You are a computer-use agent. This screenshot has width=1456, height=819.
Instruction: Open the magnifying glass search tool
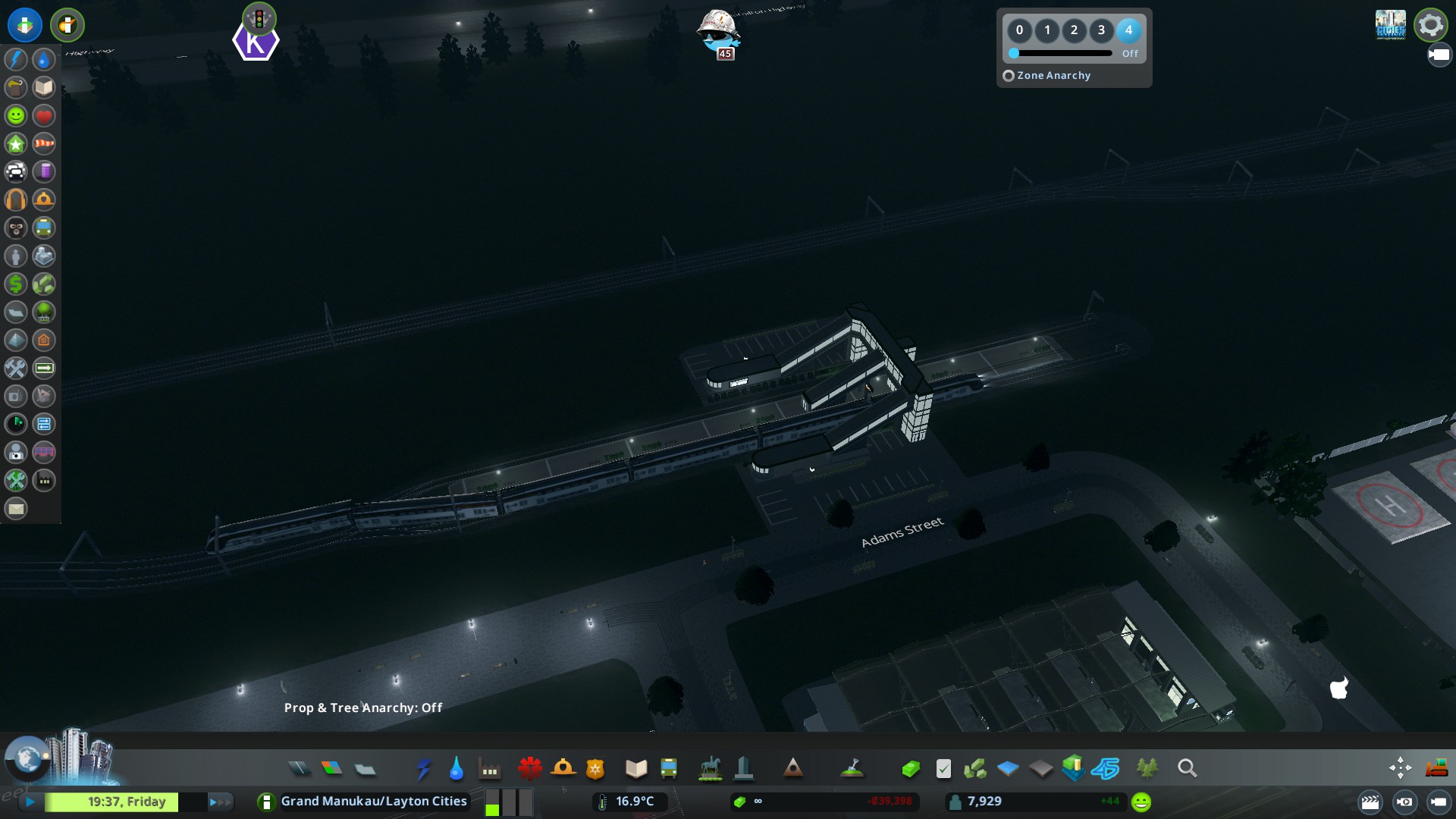coord(1187,769)
